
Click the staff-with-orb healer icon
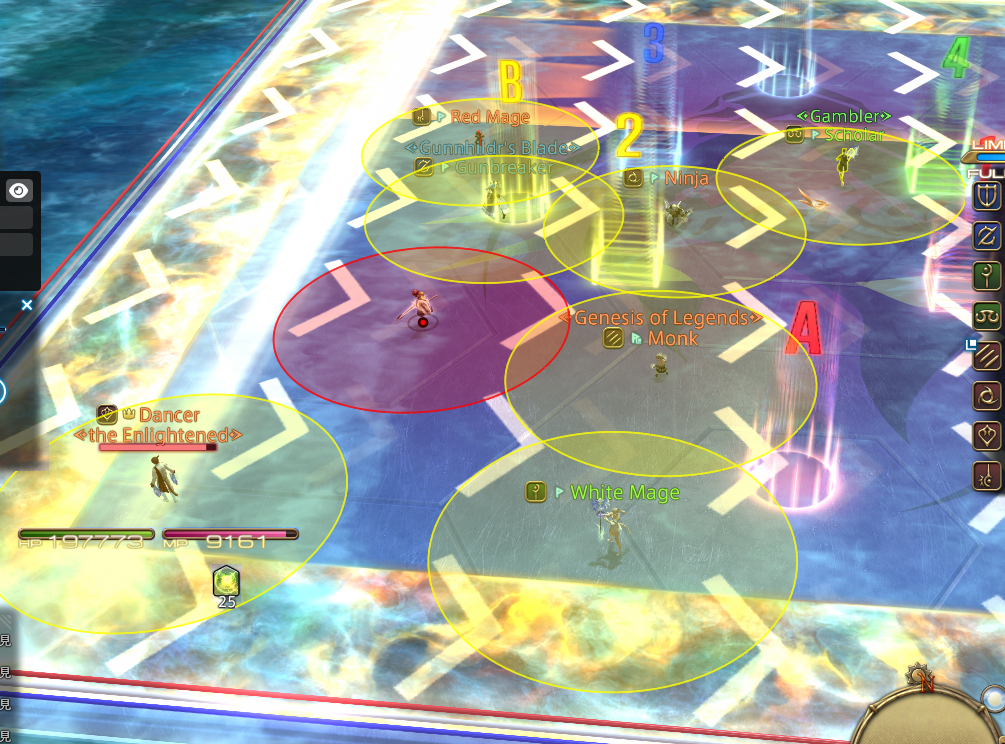[x=987, y=277]
